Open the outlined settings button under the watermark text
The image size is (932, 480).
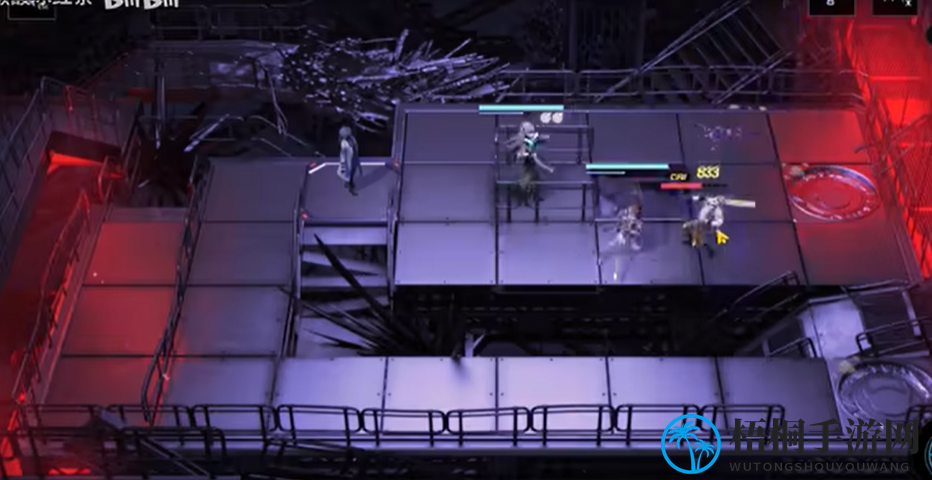(30, 10)
